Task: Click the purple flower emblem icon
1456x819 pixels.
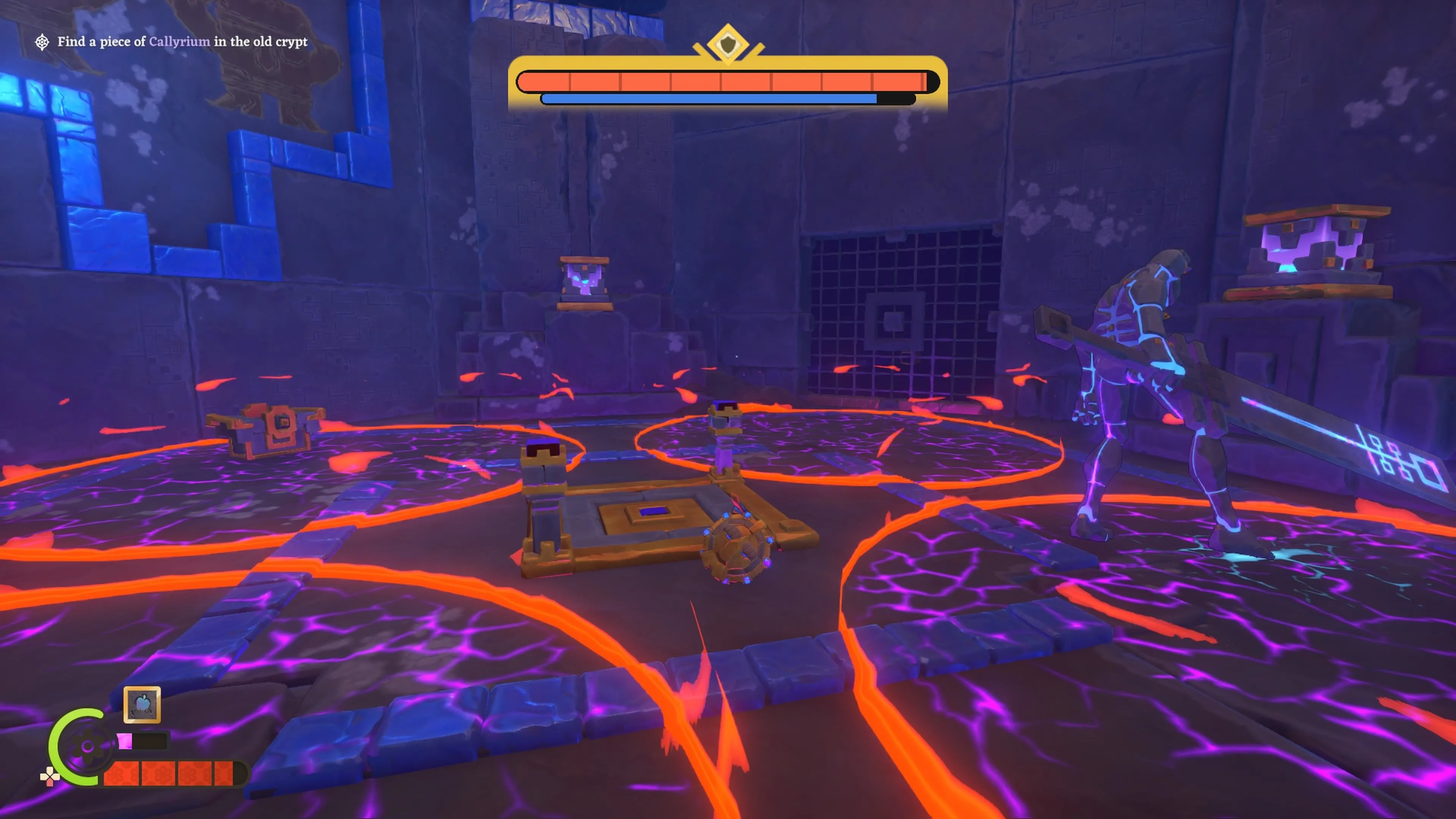Action: [88, 747]
